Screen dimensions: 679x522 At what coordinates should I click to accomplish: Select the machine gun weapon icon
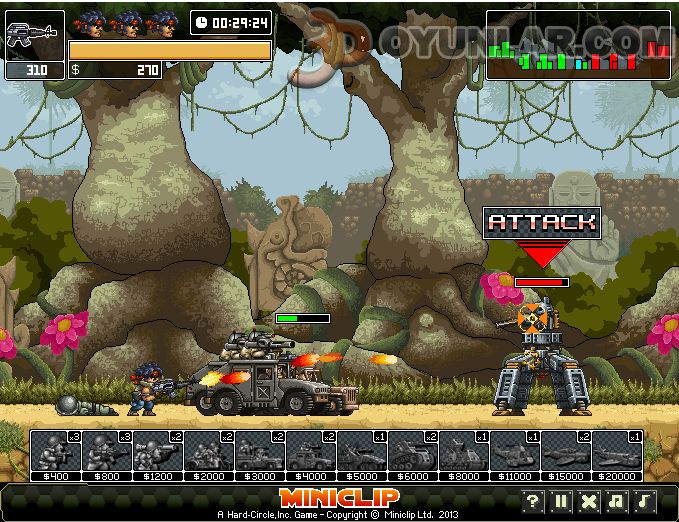[x=34, y=36]
